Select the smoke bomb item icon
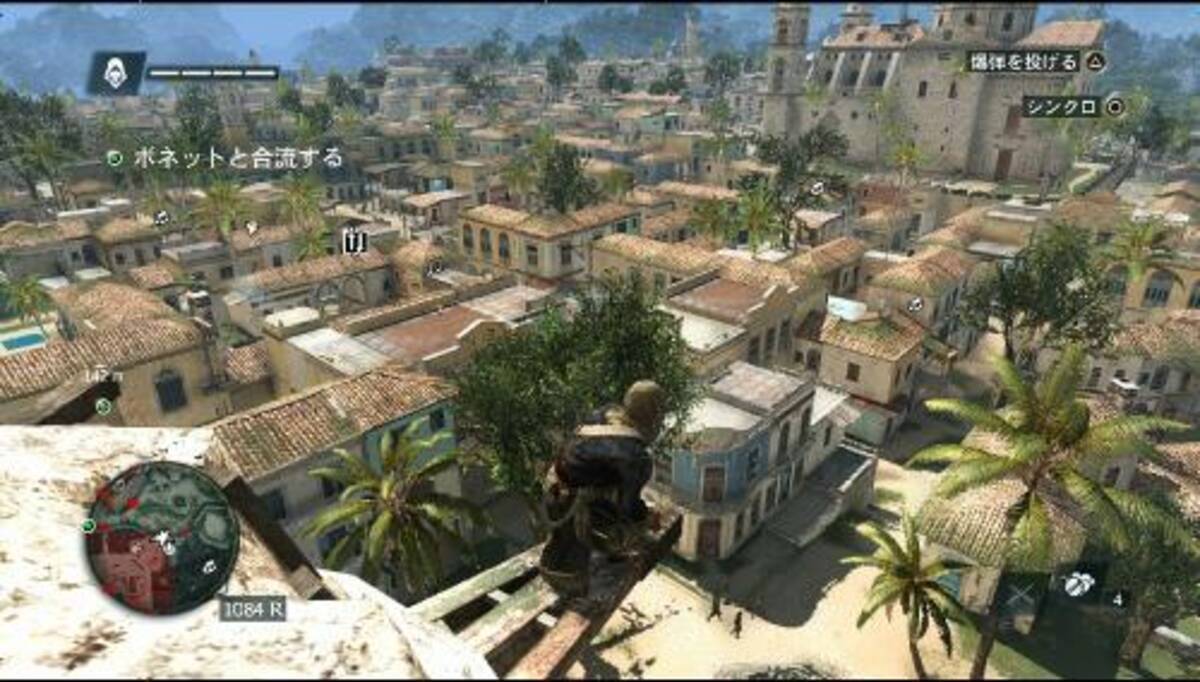The image size is (1200, 682). [1077, 584]
